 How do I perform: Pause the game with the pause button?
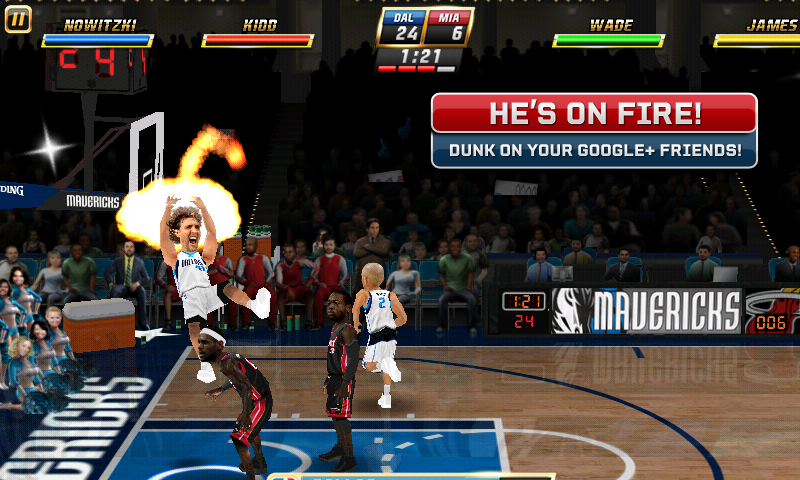coord(18,19)
